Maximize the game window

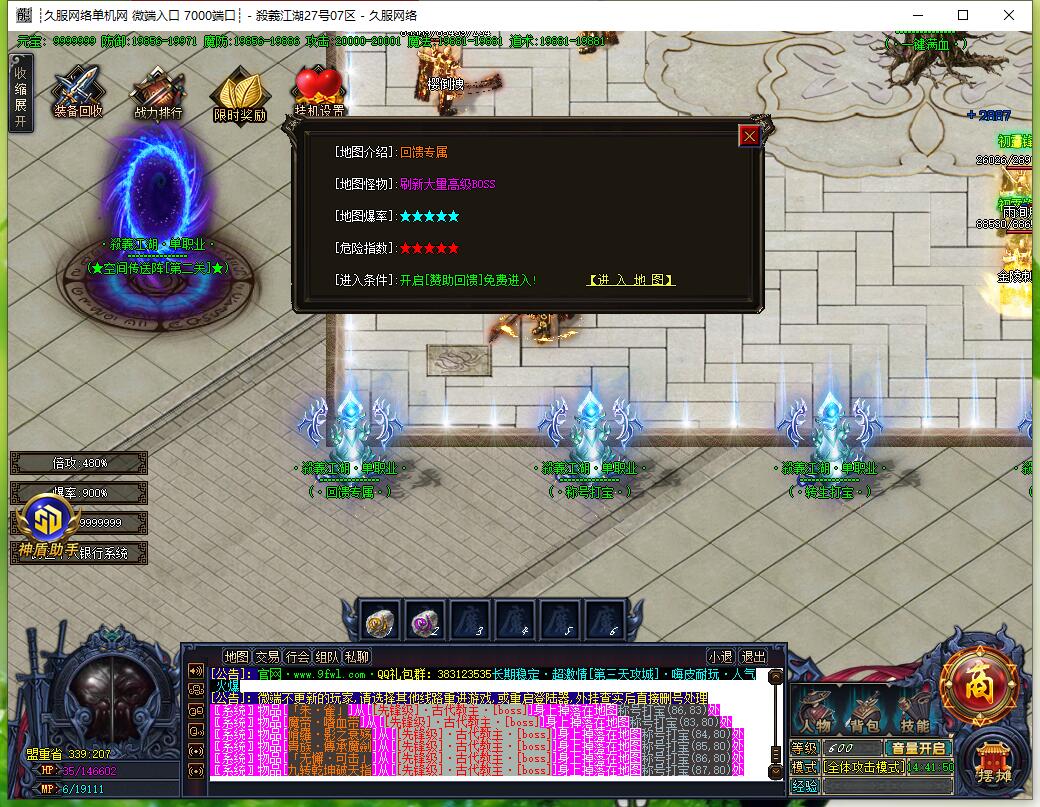point(963,15)
